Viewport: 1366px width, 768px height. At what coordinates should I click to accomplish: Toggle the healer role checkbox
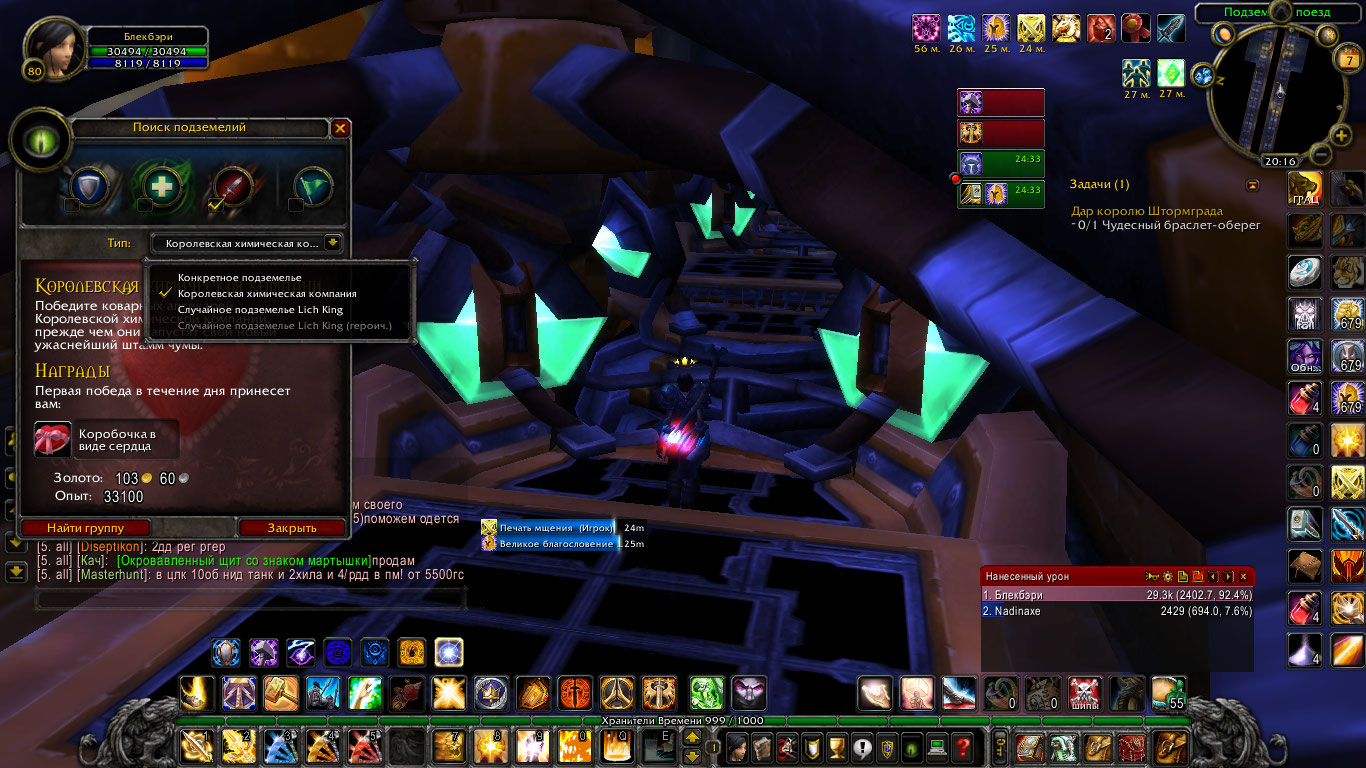pyautogui.click(x=145, y=205)
